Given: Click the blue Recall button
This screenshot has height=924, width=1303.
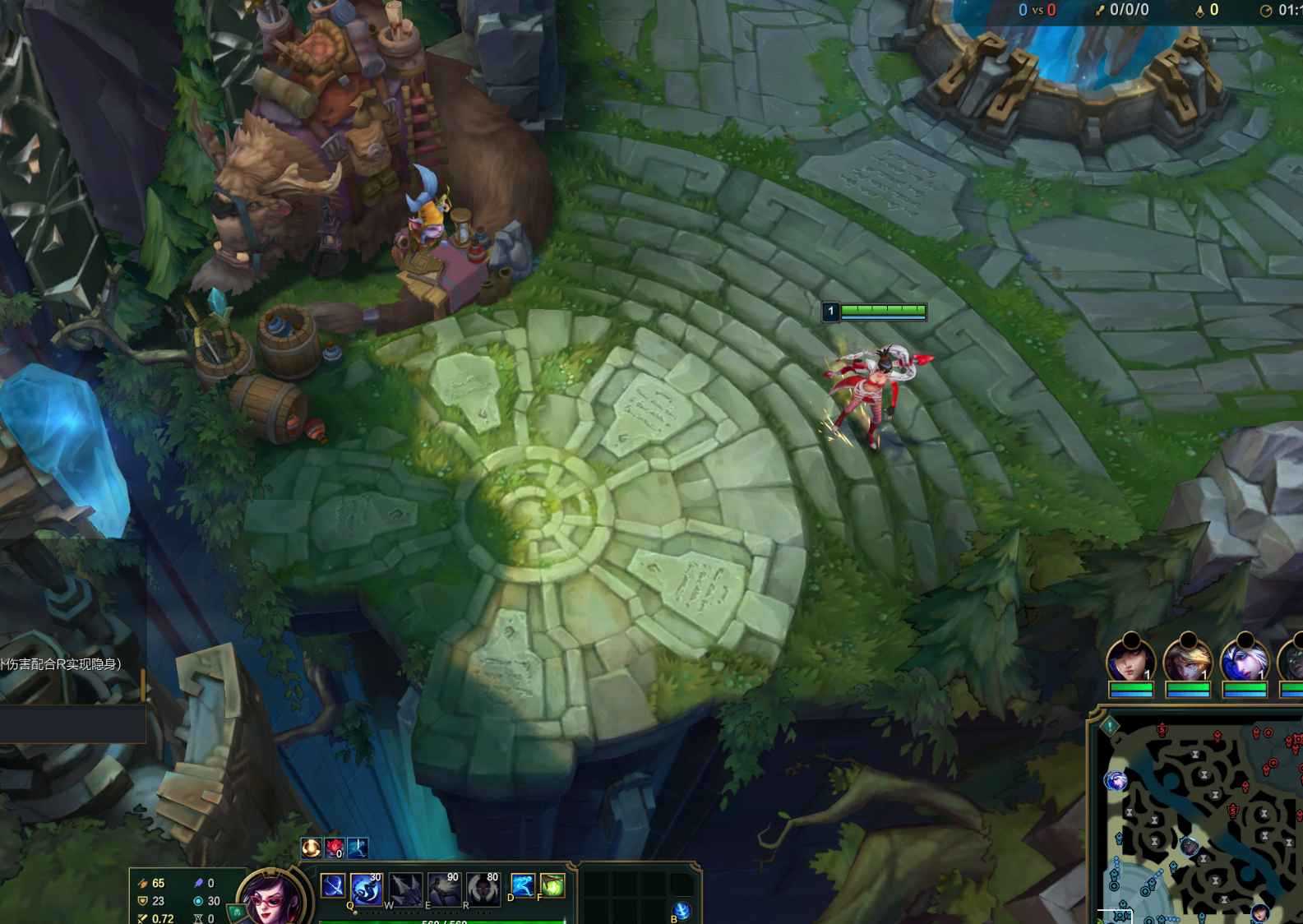Looking at the screenshot, I should point(682,911).
